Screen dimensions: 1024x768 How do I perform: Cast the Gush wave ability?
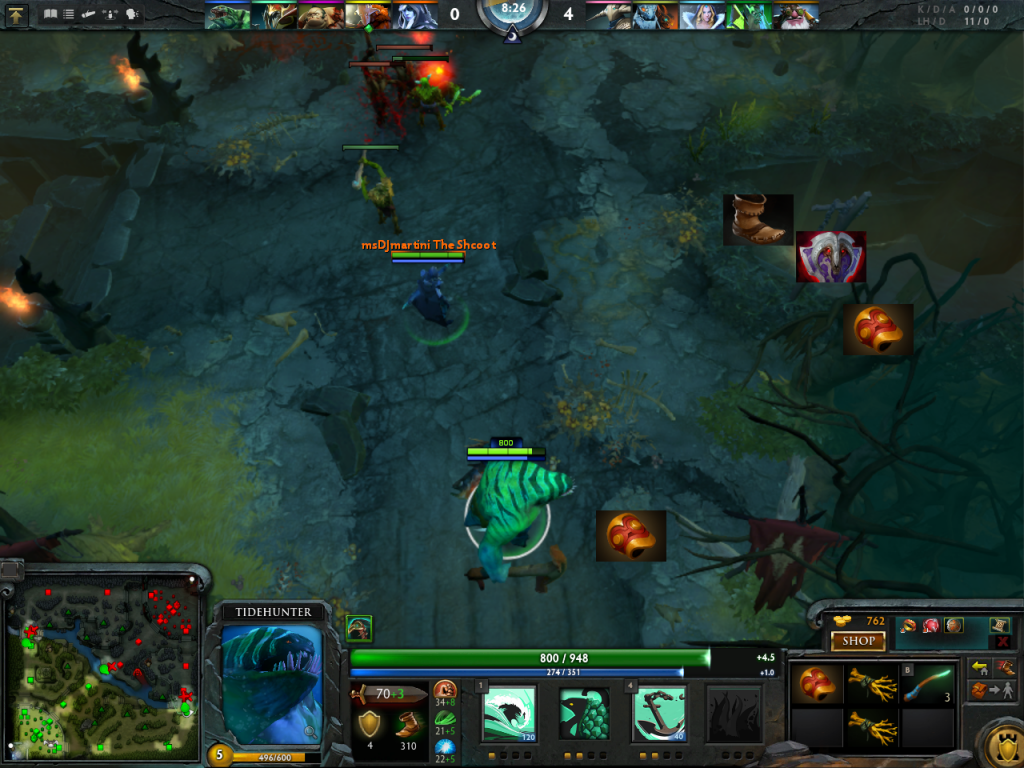[508, 715]
